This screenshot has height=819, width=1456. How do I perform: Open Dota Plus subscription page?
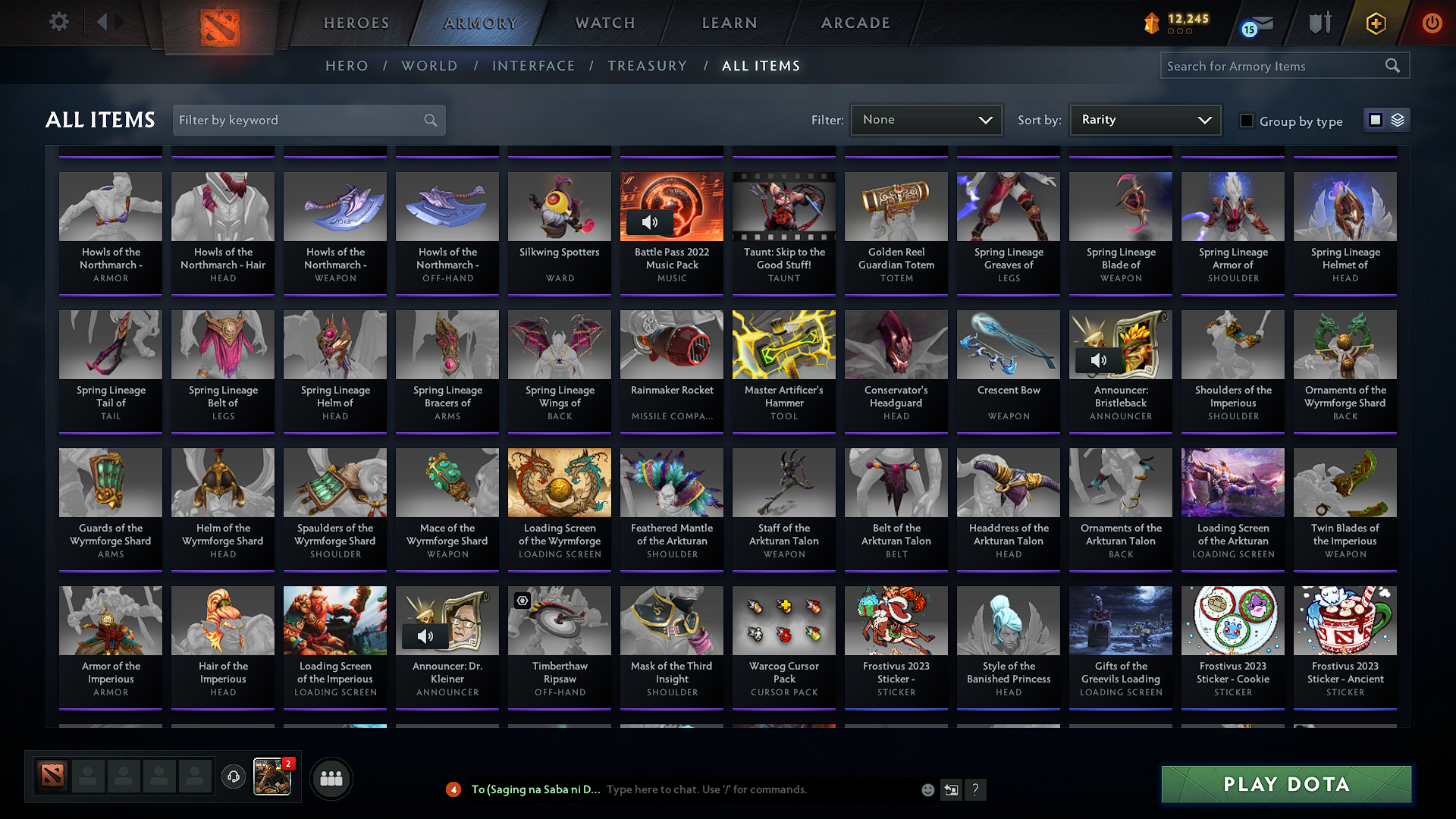click(x=1375, y=23)
